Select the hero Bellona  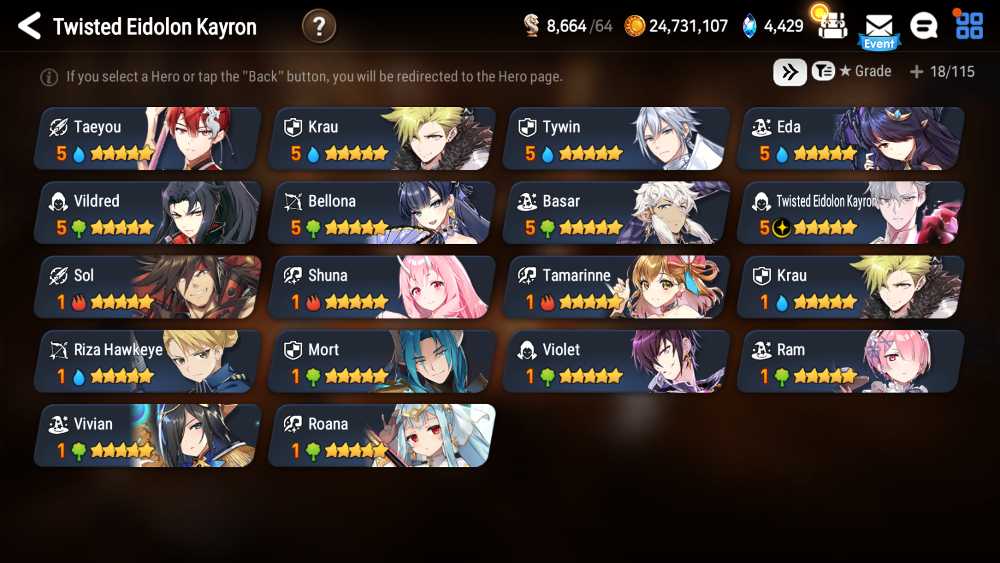pos(382,213)
